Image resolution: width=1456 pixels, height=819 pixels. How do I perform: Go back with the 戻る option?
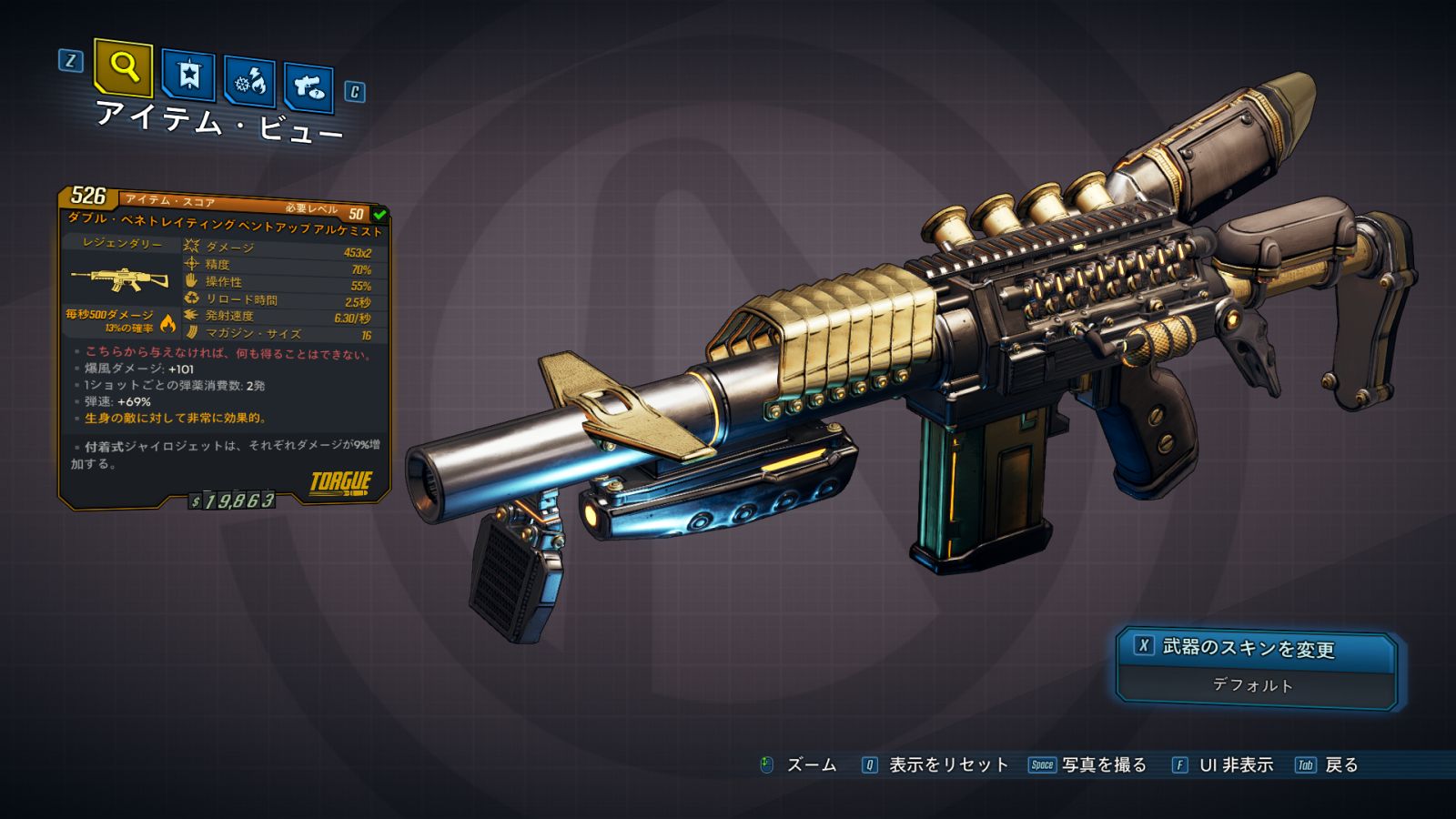(x=1340, y=765)
